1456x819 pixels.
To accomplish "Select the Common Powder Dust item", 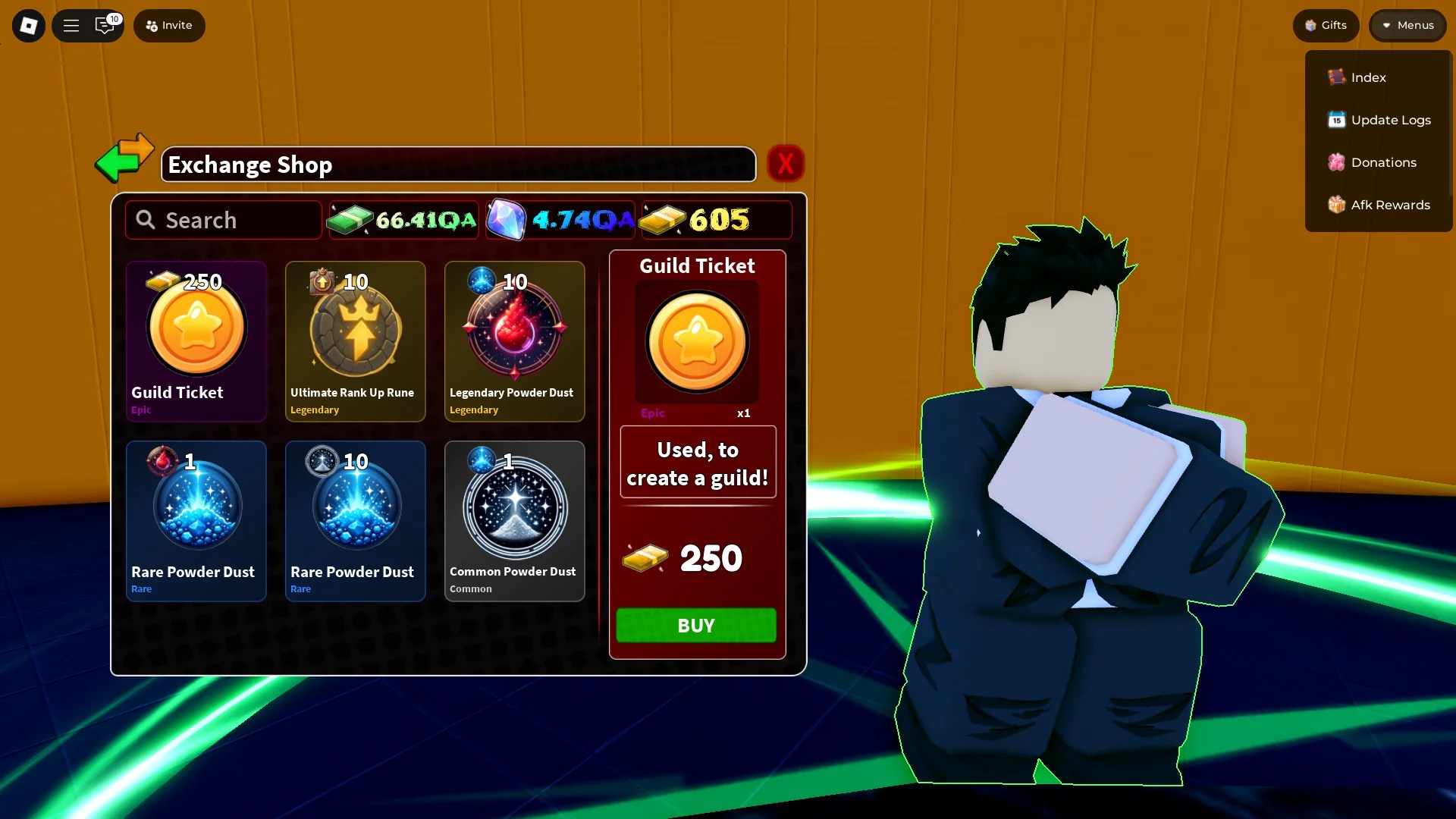I will pos(514,521).
